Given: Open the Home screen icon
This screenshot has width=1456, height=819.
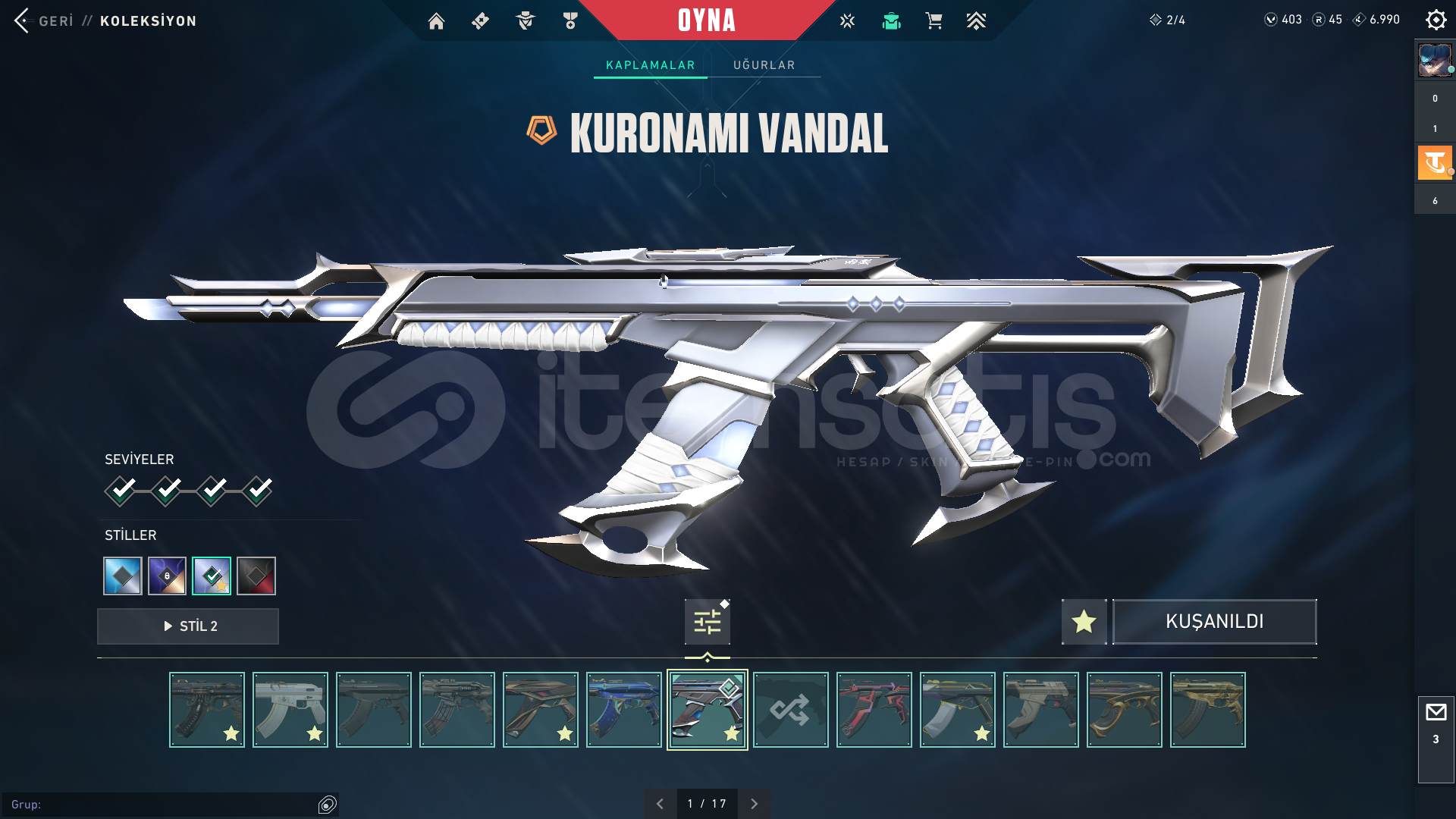Looking at the screenshot, I should pyautogui.click(x=436, y=21).
